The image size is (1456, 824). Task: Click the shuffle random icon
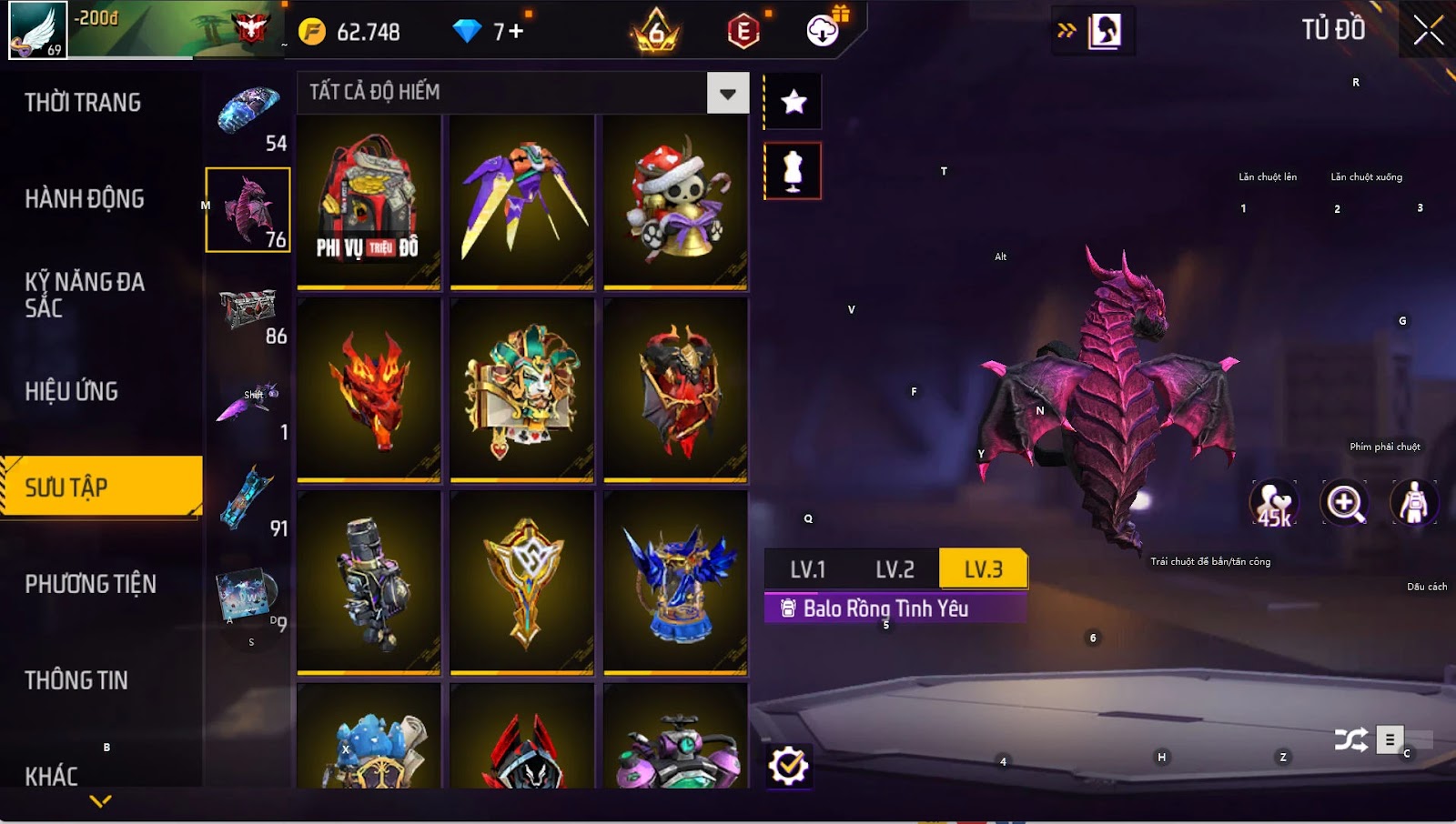pyautogui.click(x=1350, y=740)
